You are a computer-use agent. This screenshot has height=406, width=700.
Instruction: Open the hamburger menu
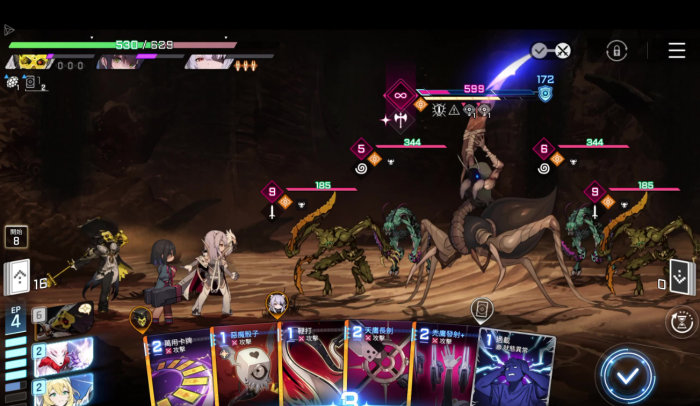coord(677,50)
